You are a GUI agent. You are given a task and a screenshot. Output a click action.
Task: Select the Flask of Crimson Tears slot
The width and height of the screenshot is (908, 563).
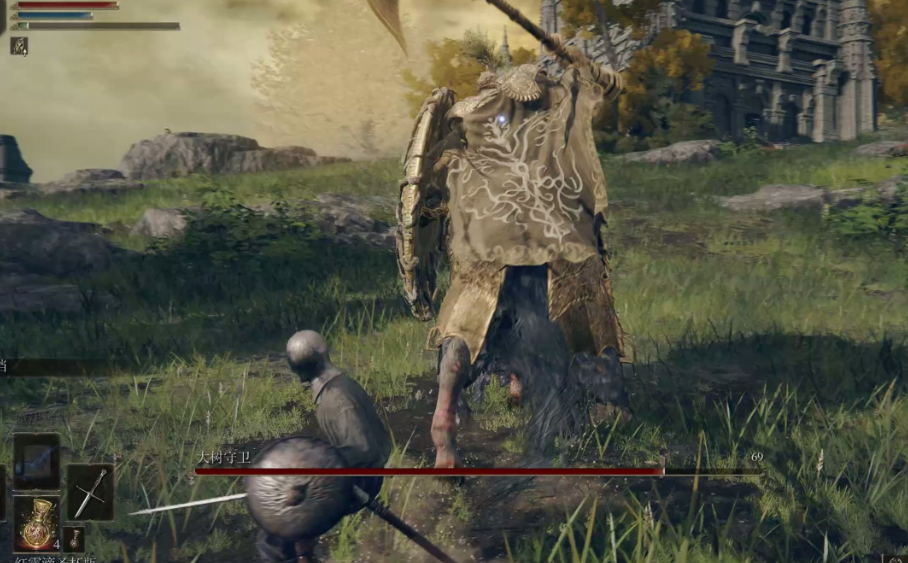point(37,523)
